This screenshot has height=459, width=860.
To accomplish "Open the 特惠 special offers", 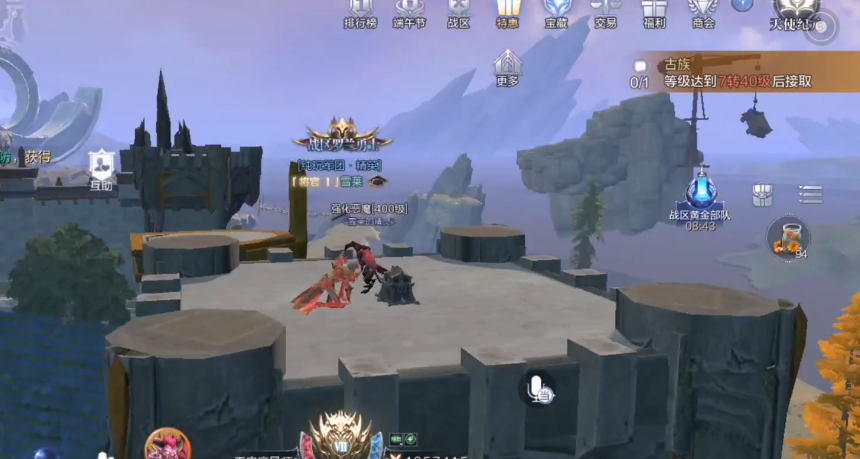I will click(x=508, y=12).
